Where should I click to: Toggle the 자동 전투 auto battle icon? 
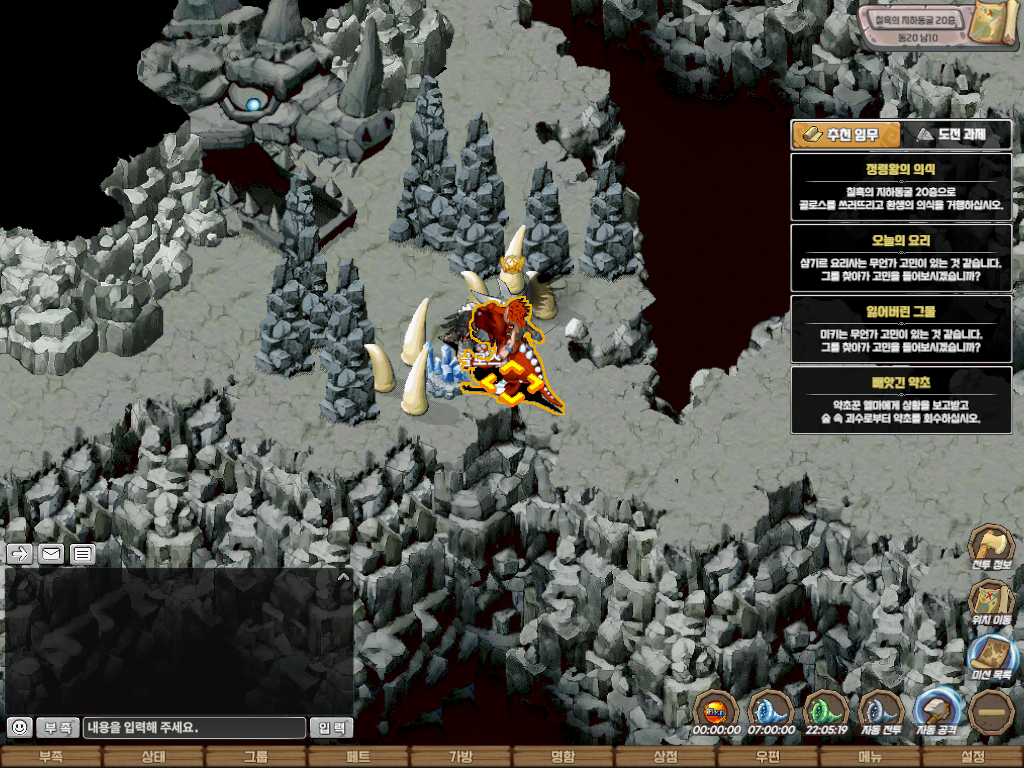[881, 711]
